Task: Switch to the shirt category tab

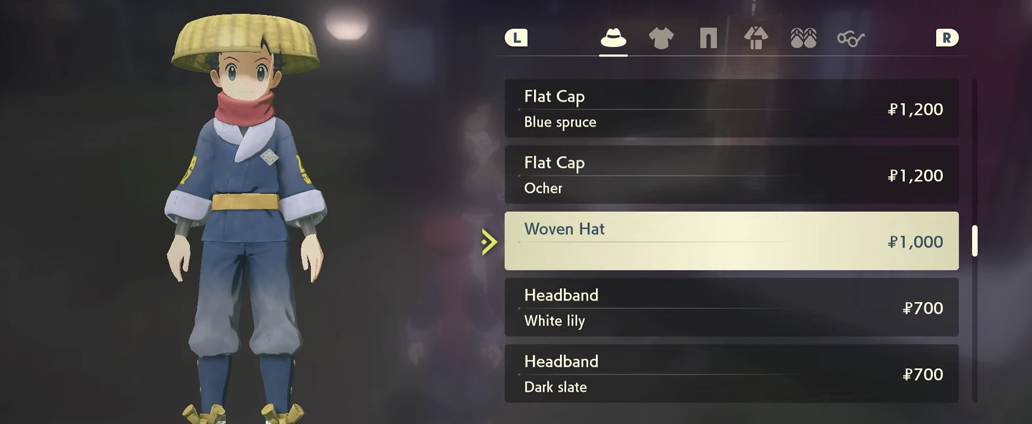Action: pyautogui.click(x=661, y=38)
